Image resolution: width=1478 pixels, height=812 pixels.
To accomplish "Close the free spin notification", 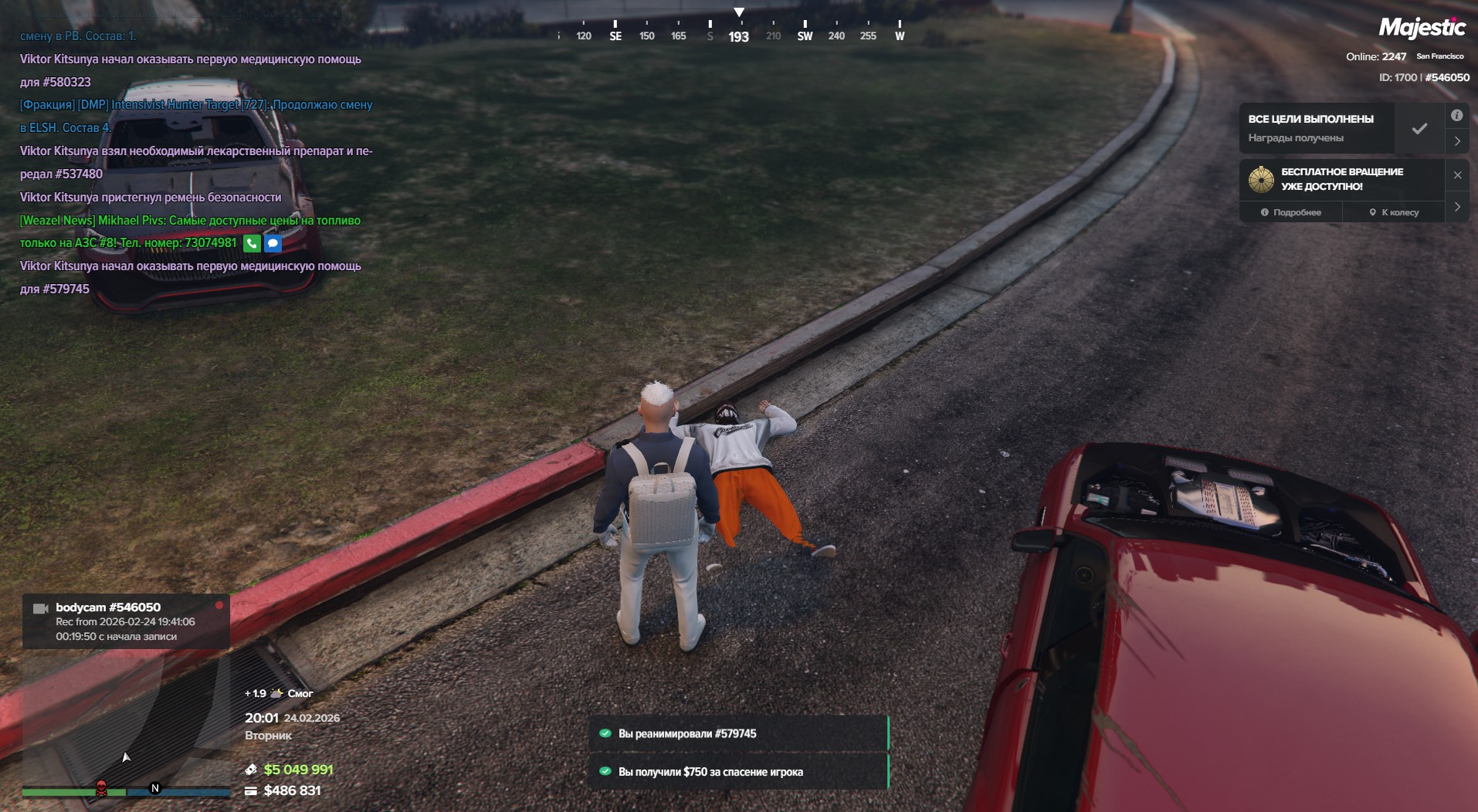I will point(1457,175).
